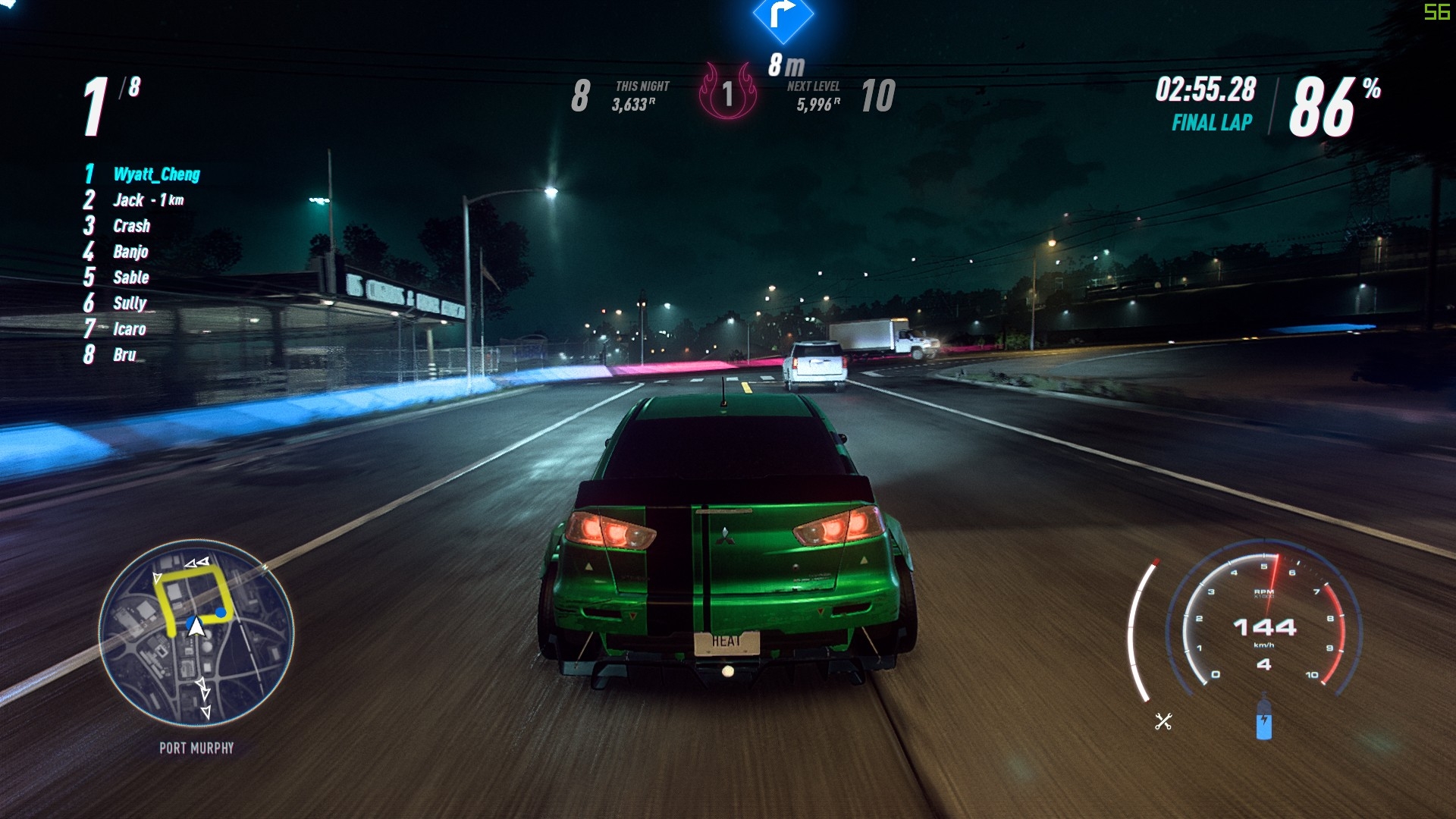Image resolution: width=1456 pixels, height=819 pixels.
Task: Click the wrench repair kit icon
Action: point(1163,721)
